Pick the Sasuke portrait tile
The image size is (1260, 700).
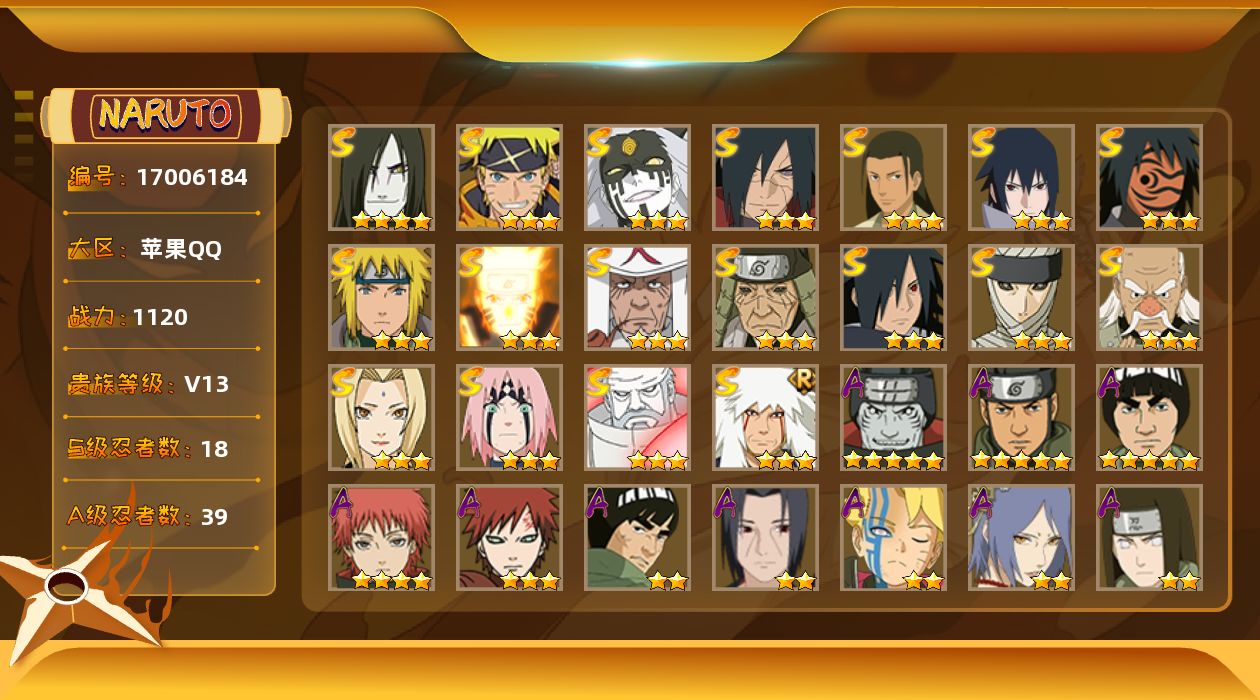click(1021, 177)
